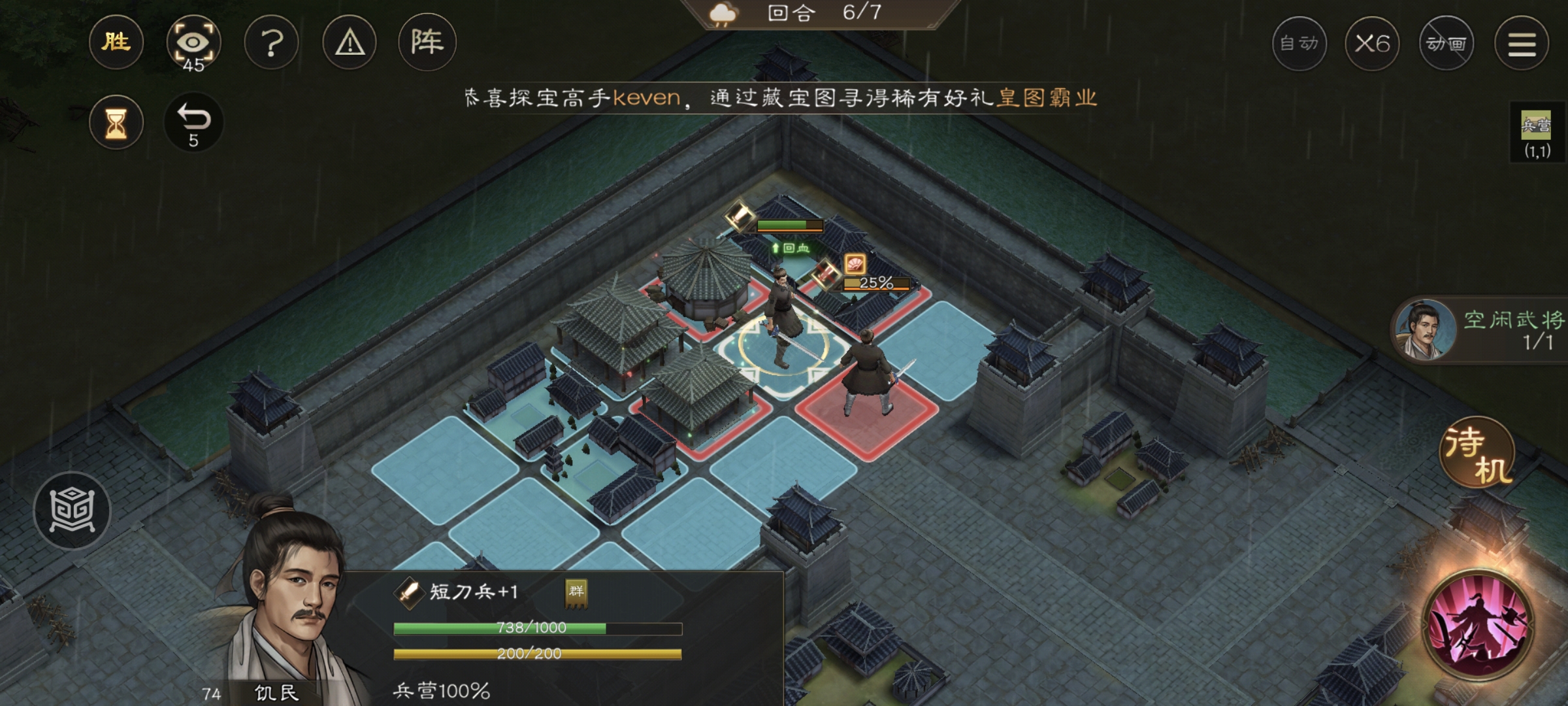Select the 兵营 terrain info tile
This screenshot has height=706, width=1568.
[x=1537, y=134]
